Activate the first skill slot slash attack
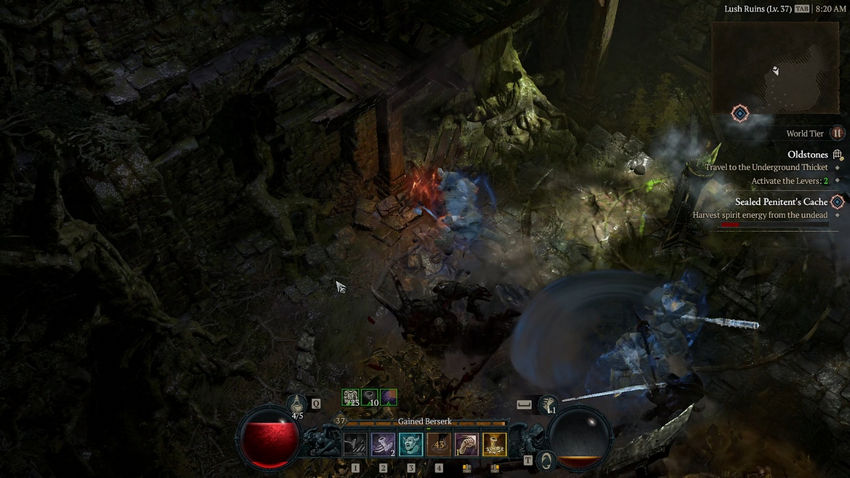The height and width of the screenshot is (478, 850). (x=356, y=444)
